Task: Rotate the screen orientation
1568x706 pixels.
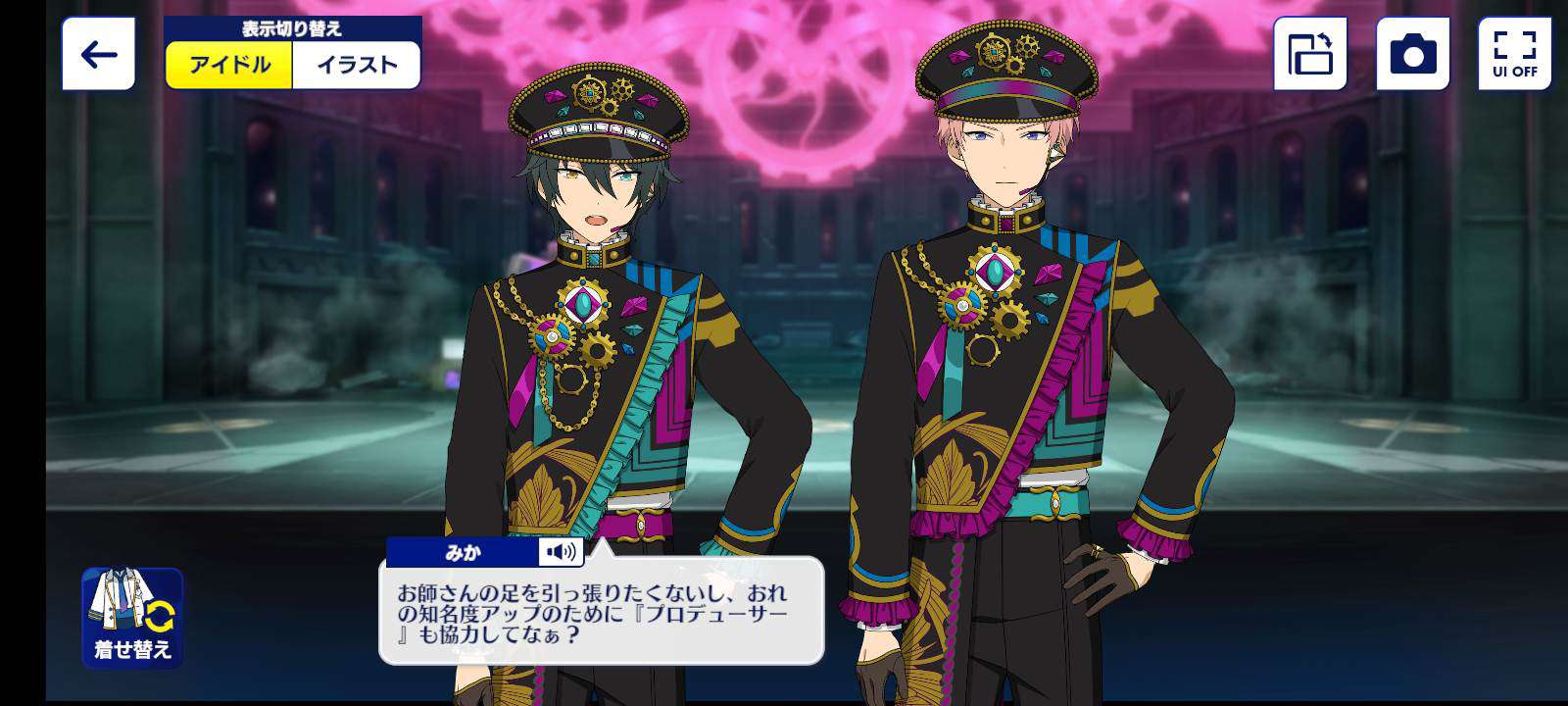Action: point(1310,55)
